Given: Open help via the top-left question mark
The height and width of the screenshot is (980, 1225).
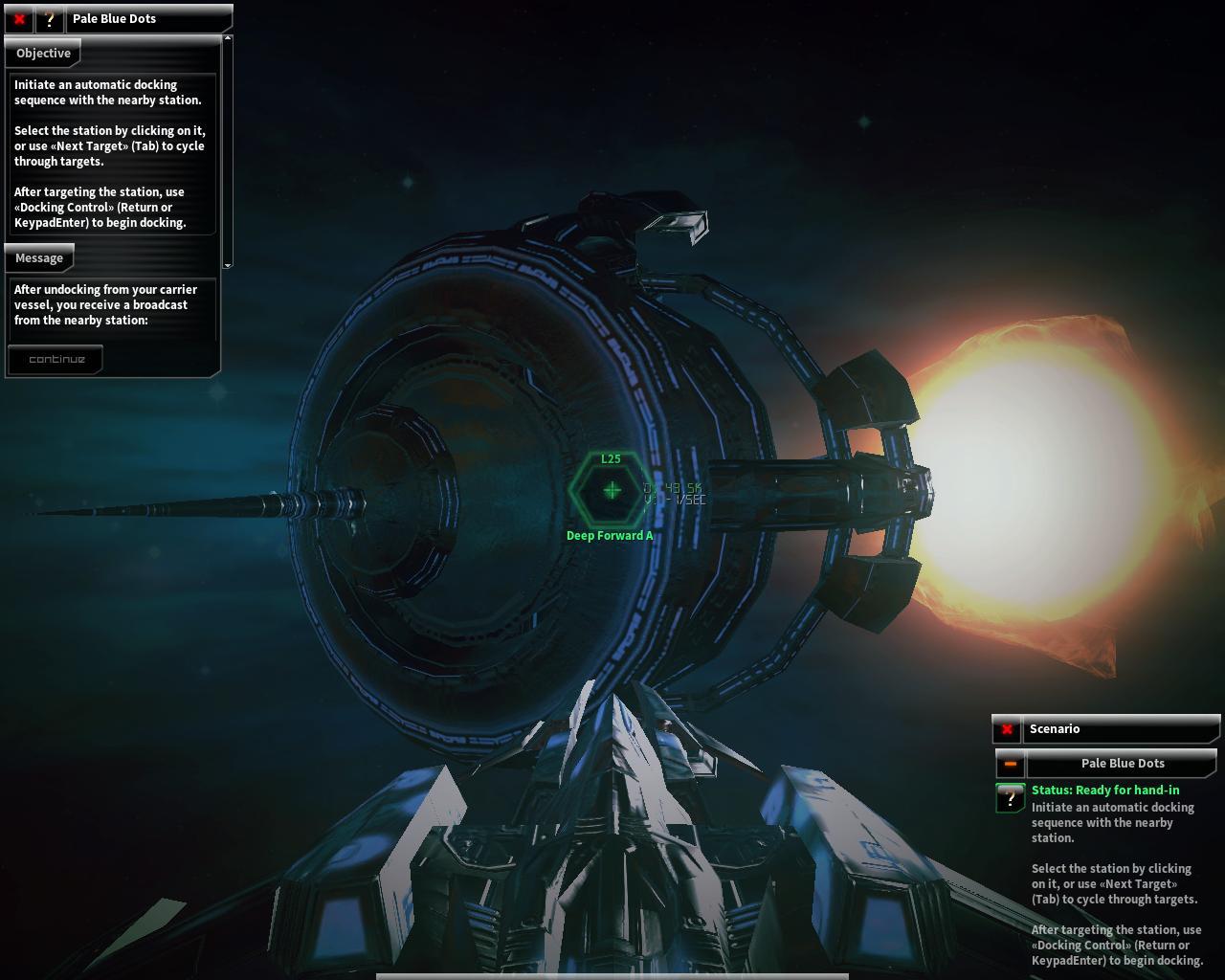Looking at the screenshot, I should [x=50, y=19].
